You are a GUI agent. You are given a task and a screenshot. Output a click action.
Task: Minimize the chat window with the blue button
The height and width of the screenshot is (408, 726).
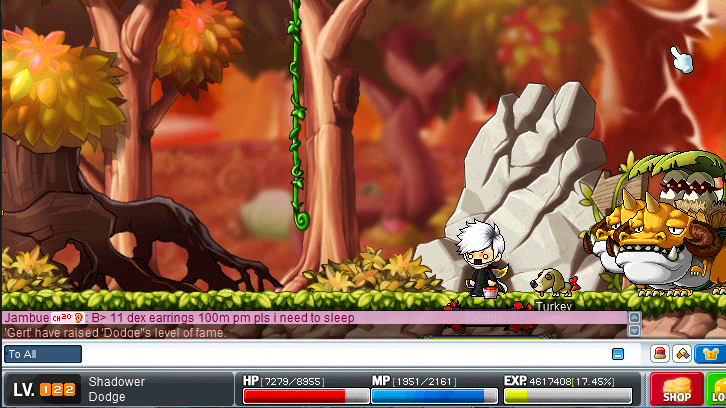(618, 354)
